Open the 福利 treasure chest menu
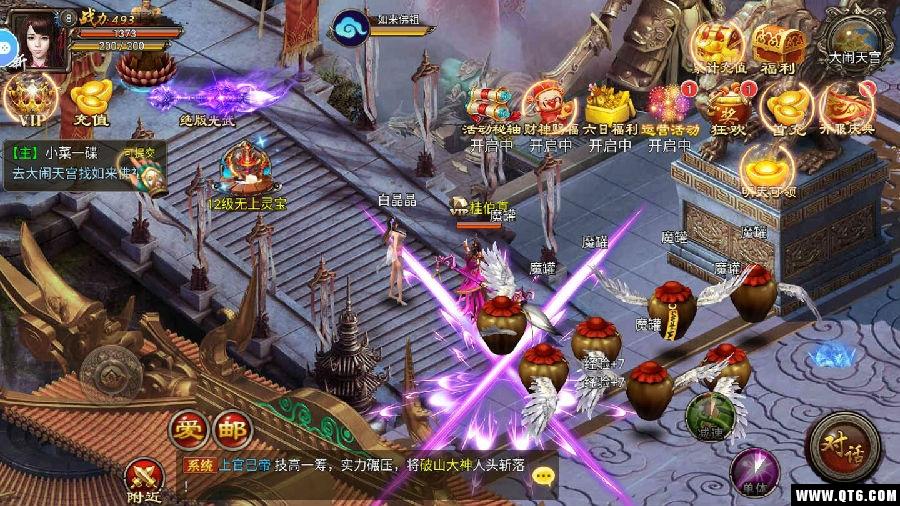The image size is (900, 506). 778,48
